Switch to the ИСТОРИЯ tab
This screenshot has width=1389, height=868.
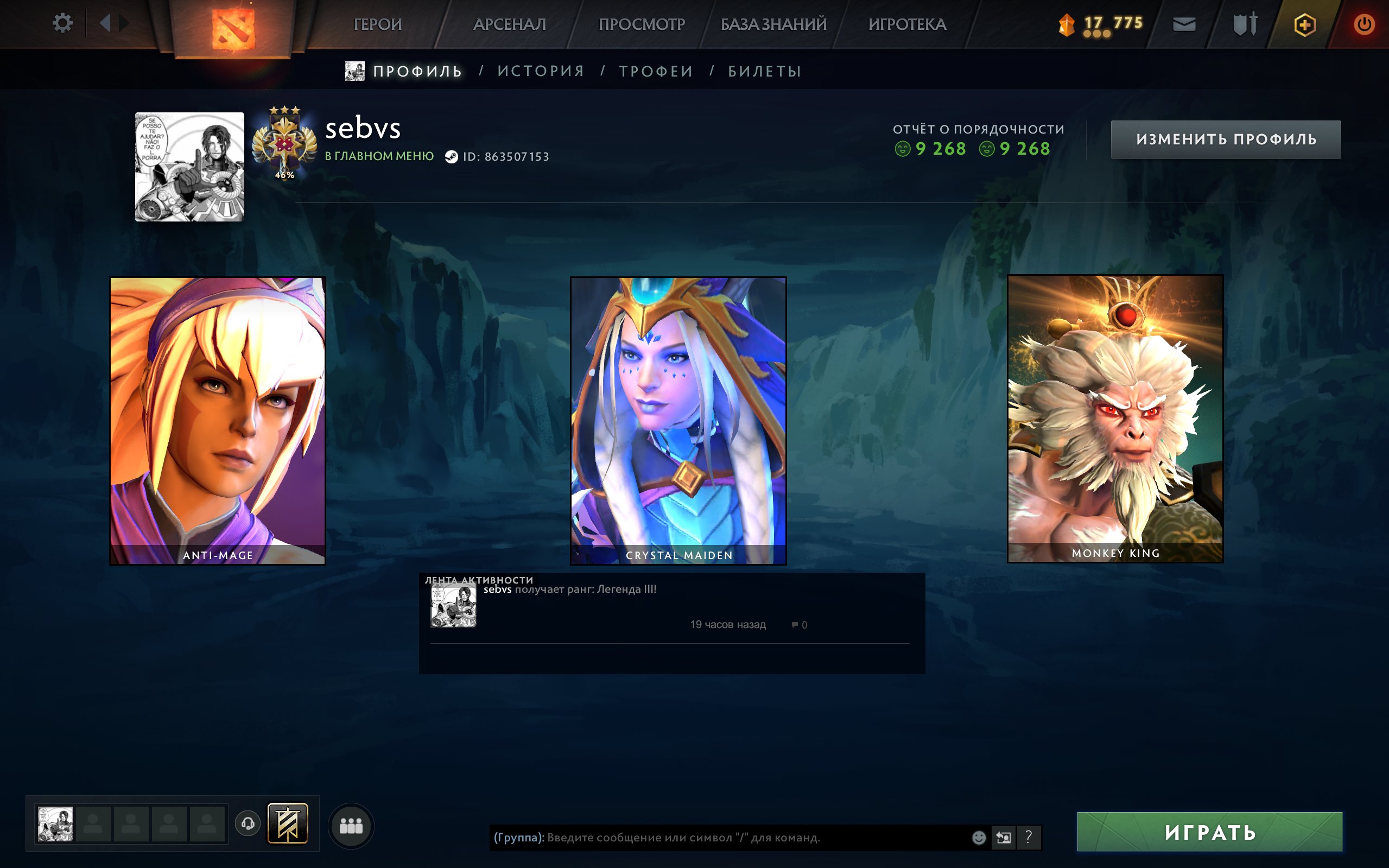[540, 70]
